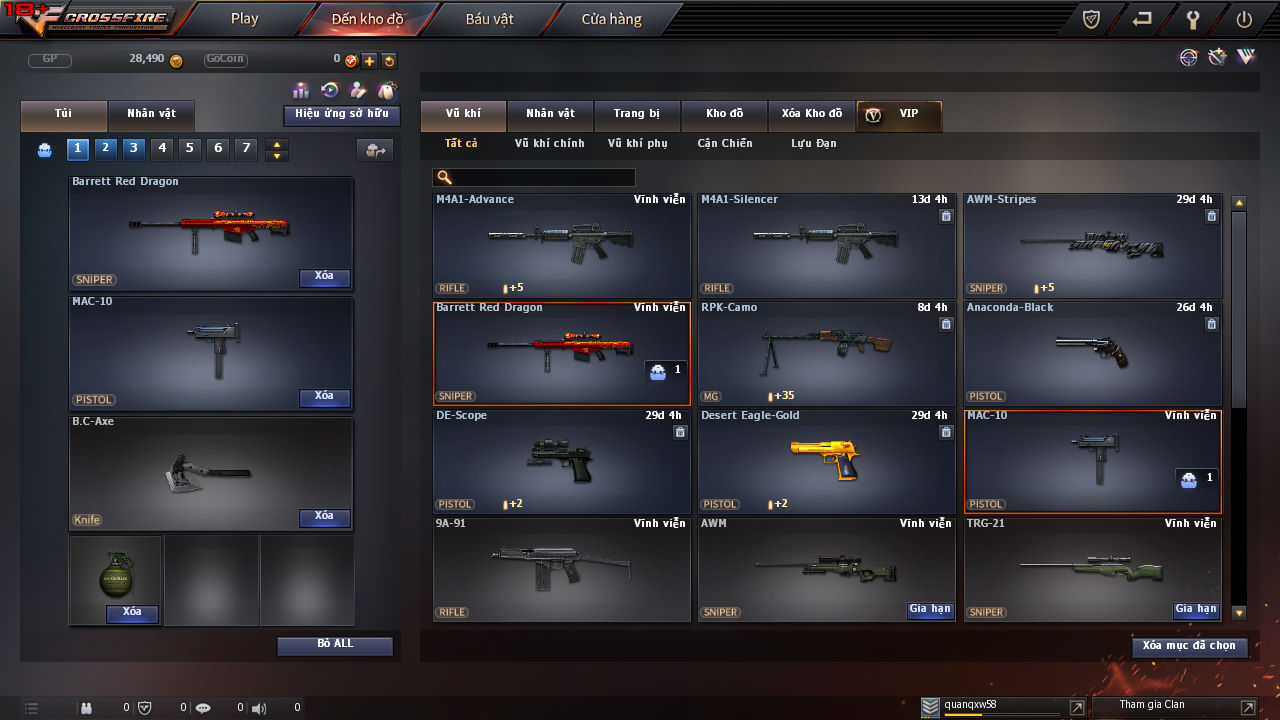Remove the Barrett Red Dragon from the bag

[324, 277]
